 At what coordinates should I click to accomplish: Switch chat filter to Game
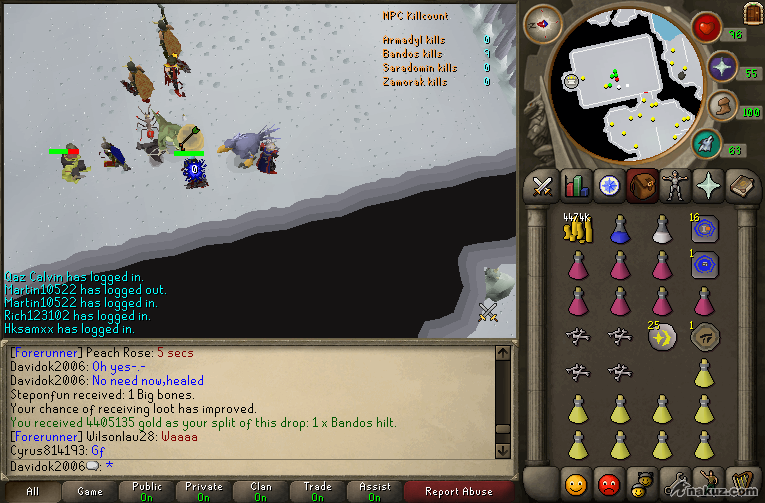pyautogui.click(x=90, y=491)
